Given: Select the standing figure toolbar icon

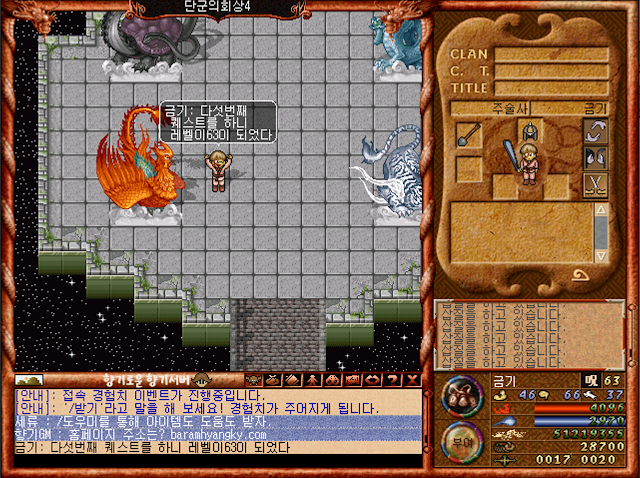Looking at the screenshot, I should point(313,380).
